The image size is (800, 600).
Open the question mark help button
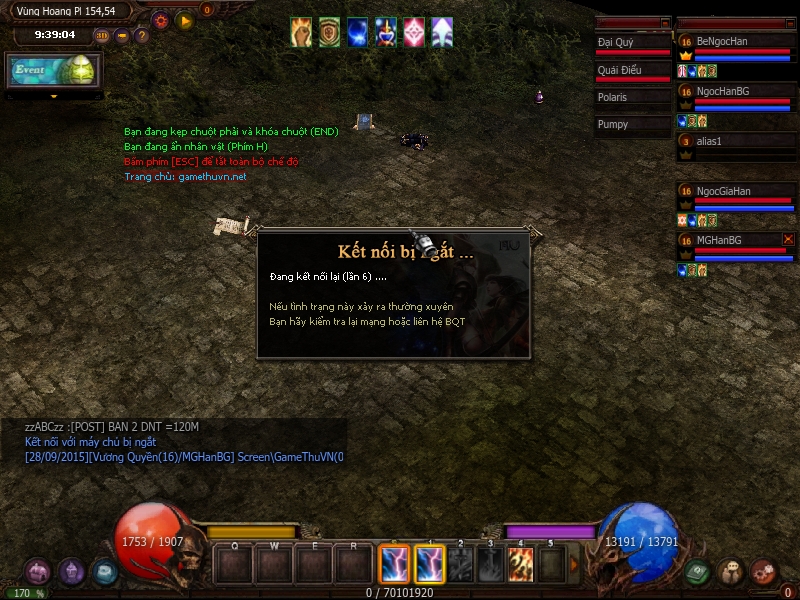[141, 35]
